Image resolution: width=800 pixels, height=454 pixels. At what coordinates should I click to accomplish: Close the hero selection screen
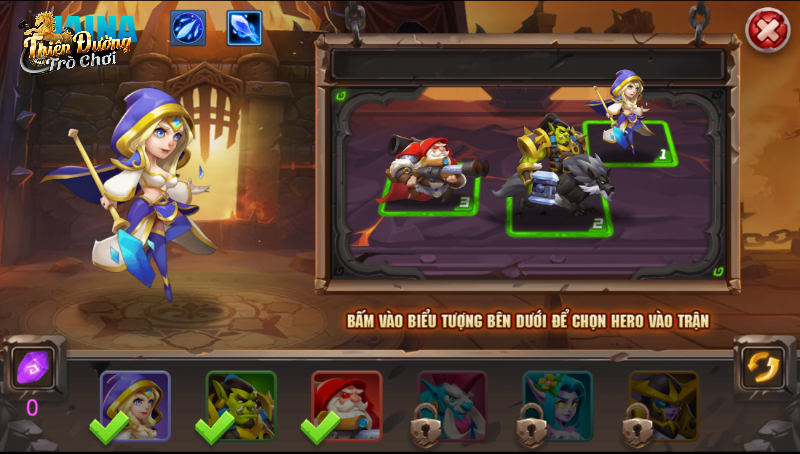(x=768, y=31)
